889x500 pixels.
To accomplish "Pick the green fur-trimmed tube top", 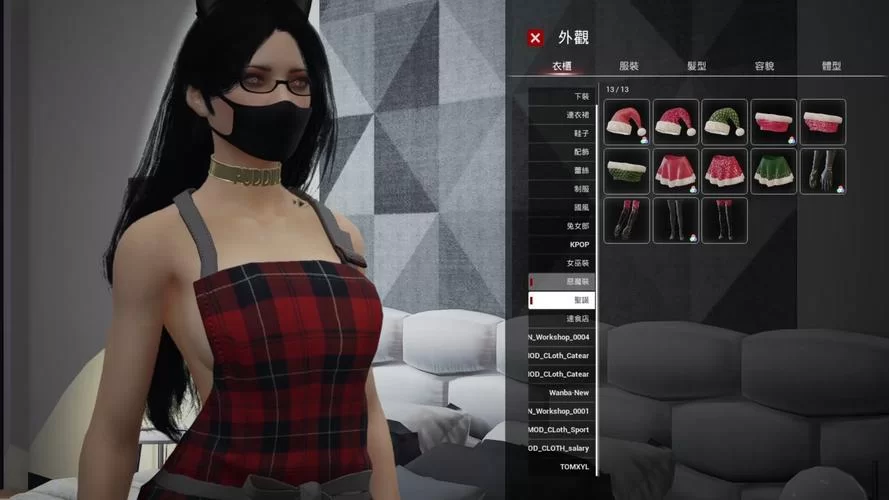I will tap(627, 171).
